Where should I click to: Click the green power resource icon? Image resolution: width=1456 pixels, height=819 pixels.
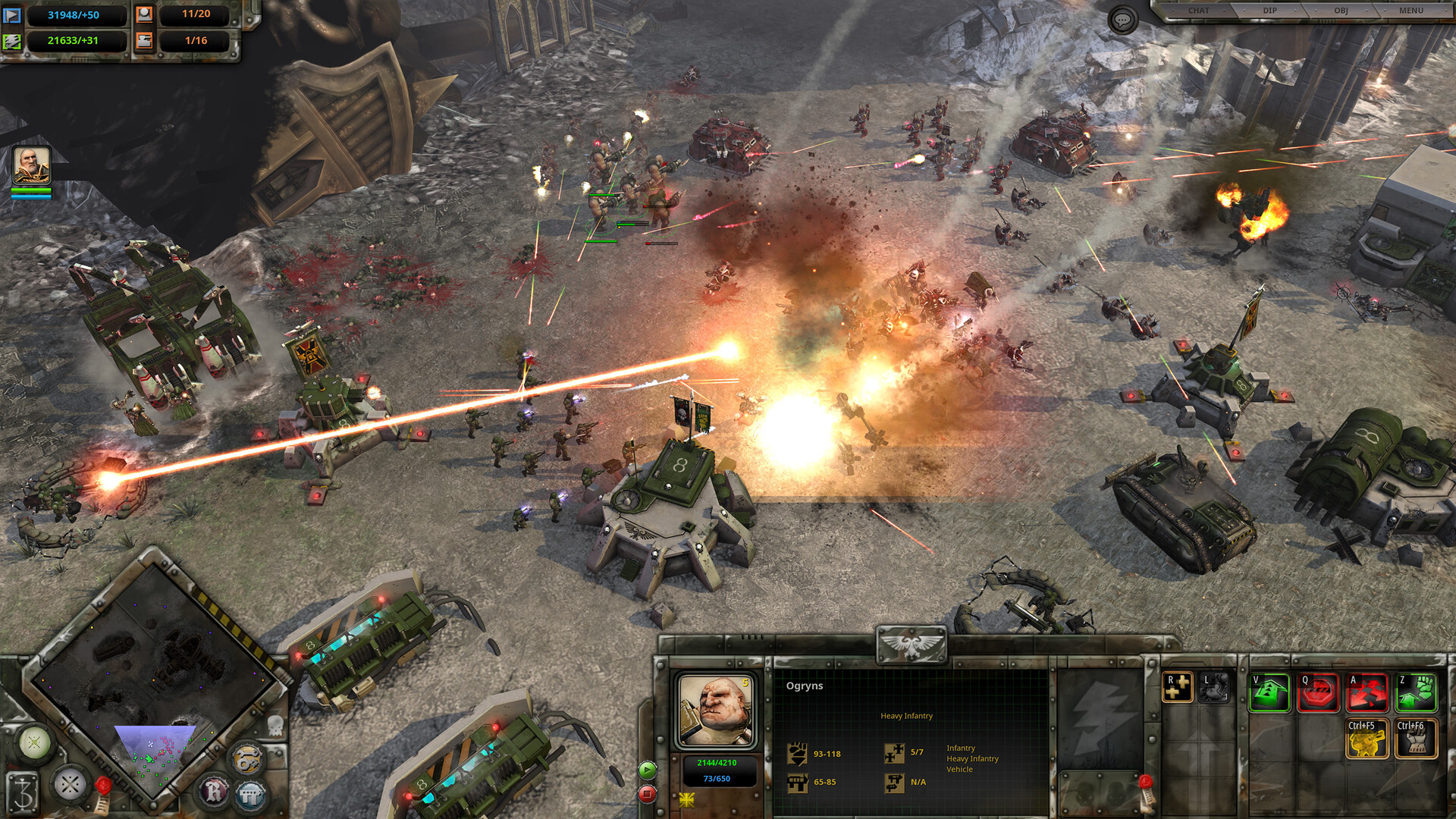tap(12, 42)
